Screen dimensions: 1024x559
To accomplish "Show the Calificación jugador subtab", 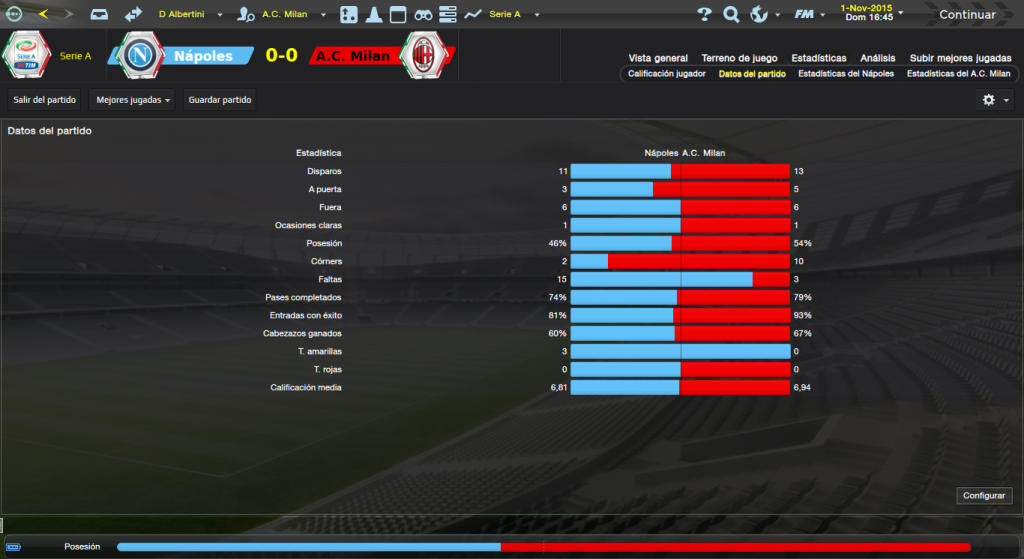I will point(667,74).
